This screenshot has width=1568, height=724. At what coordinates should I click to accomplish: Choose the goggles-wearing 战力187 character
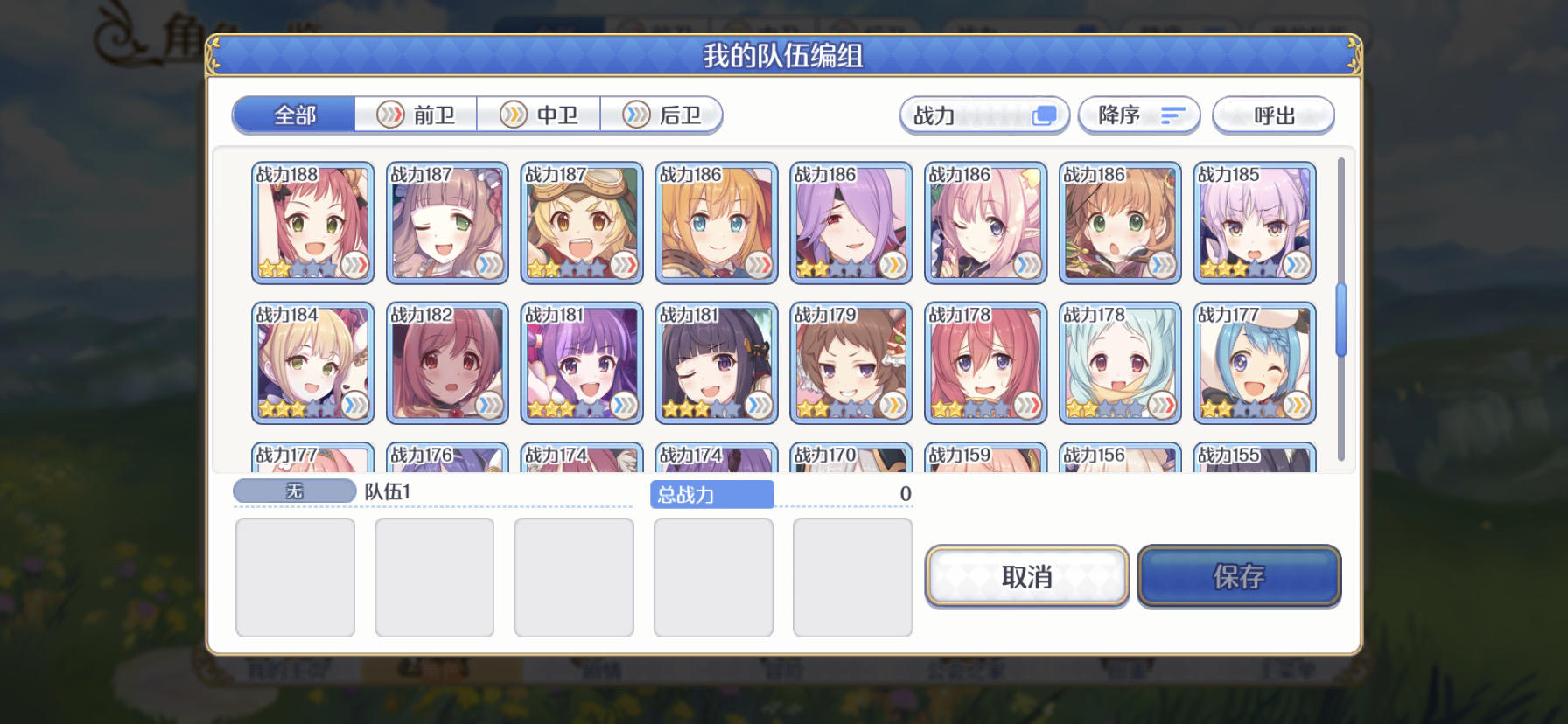tap(582, 223)
